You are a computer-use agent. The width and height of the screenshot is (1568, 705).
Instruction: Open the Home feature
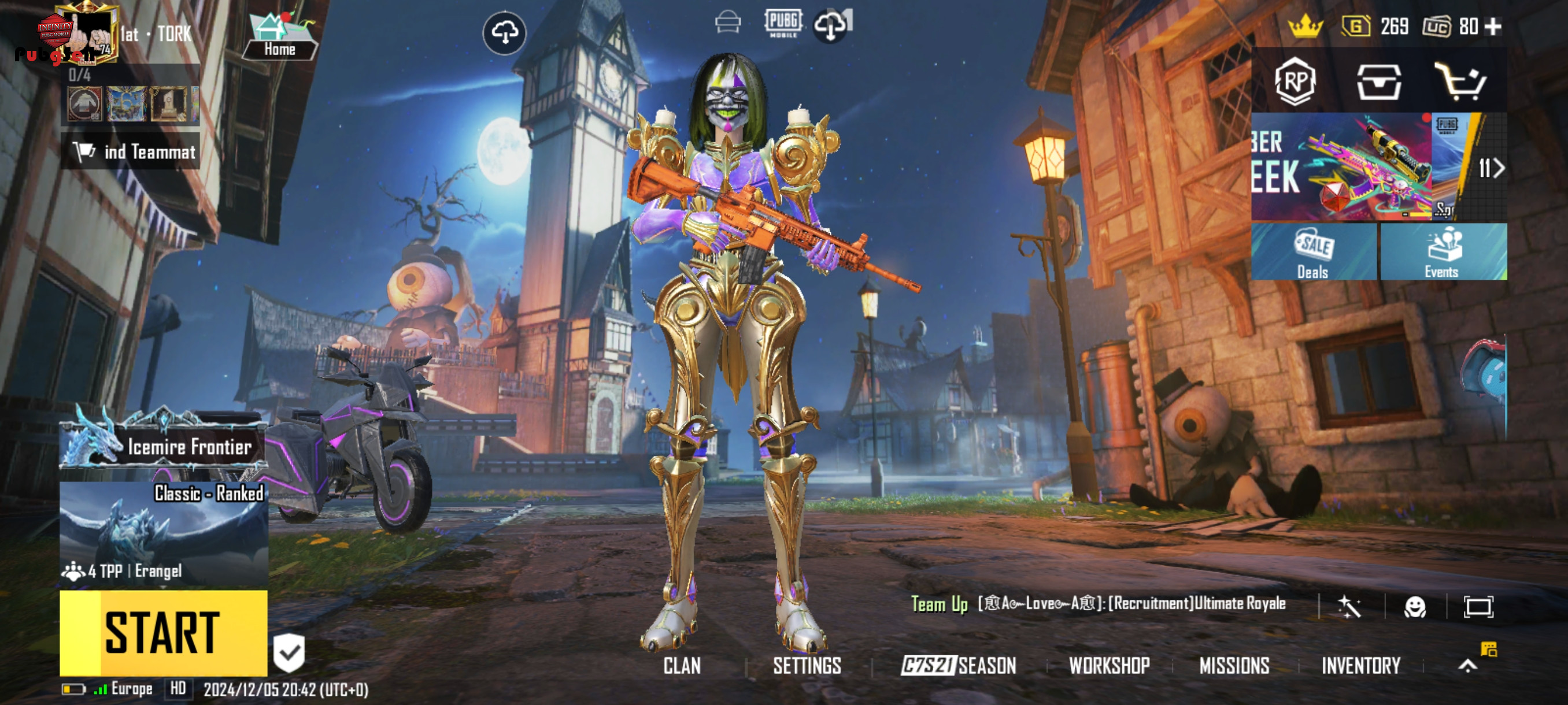(x=280, y=38)
